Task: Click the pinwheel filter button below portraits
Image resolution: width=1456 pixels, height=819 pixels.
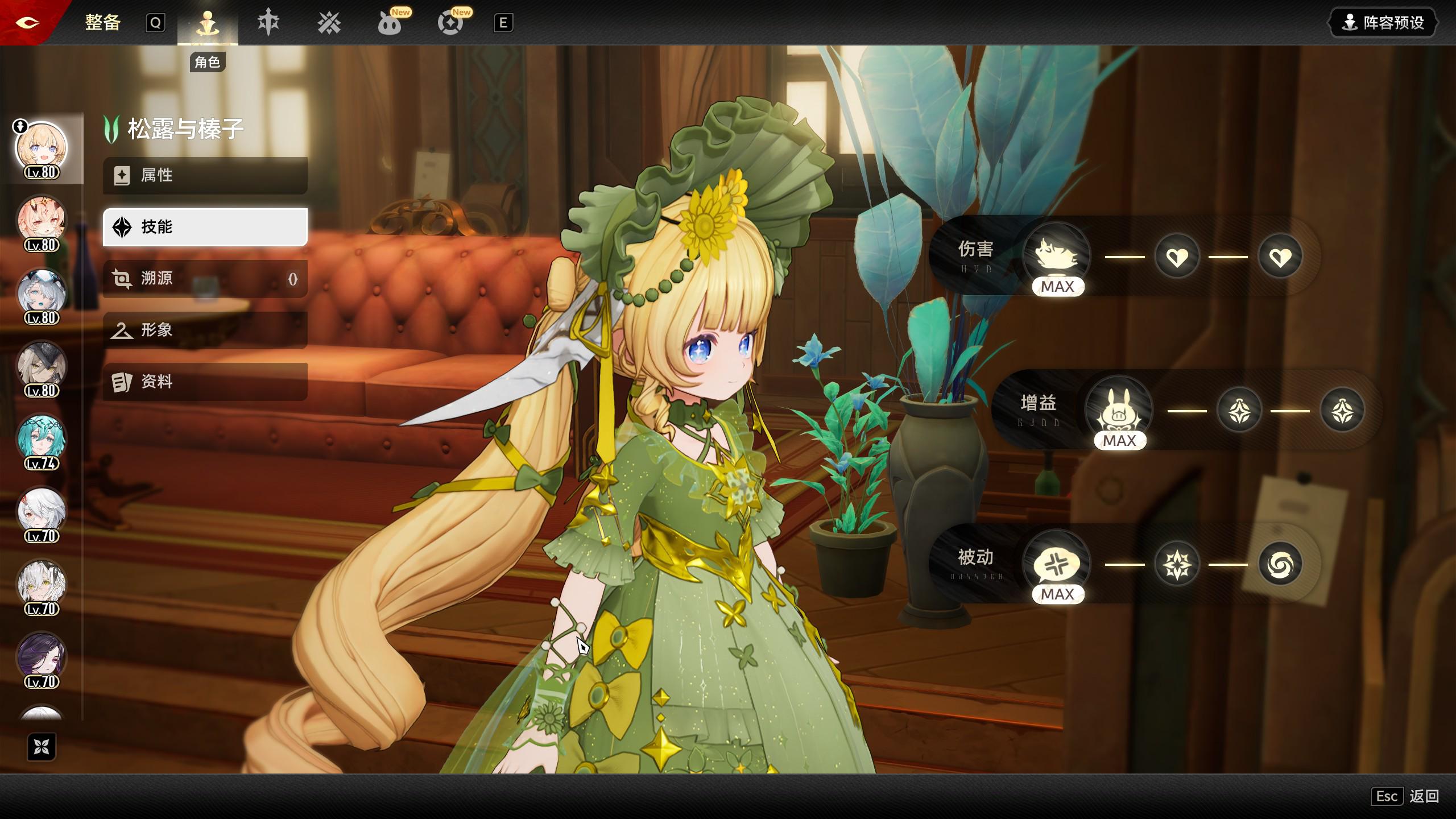Action: 42,747
